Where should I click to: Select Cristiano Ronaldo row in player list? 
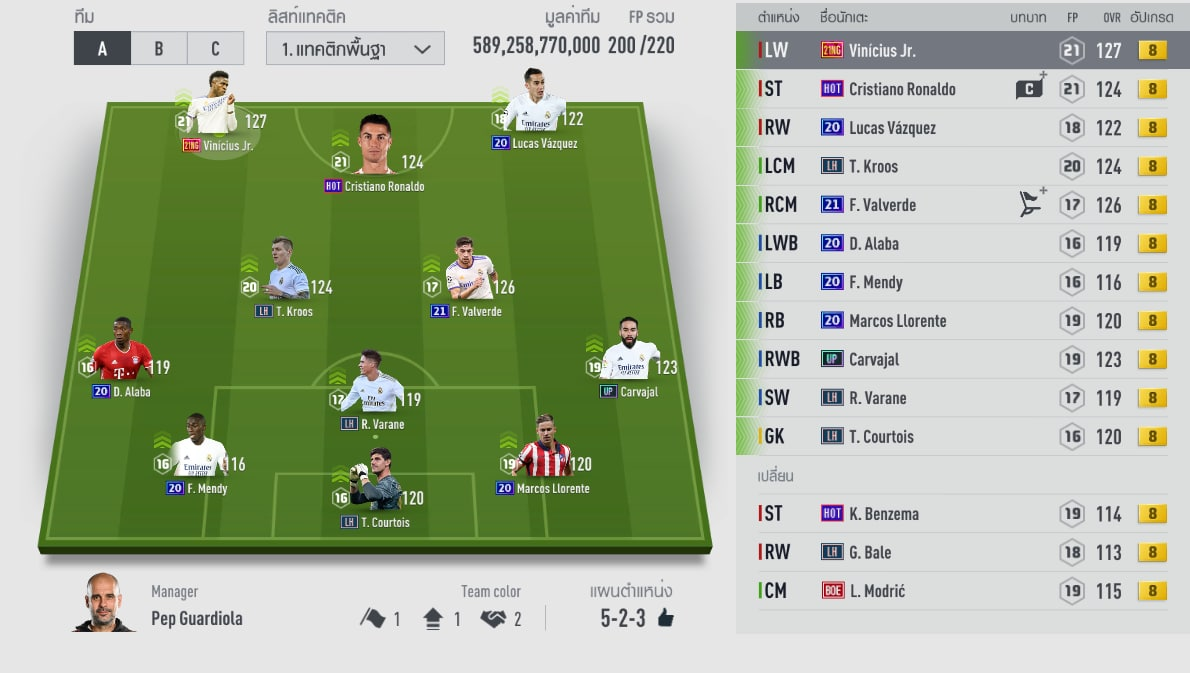pos(950,89)
